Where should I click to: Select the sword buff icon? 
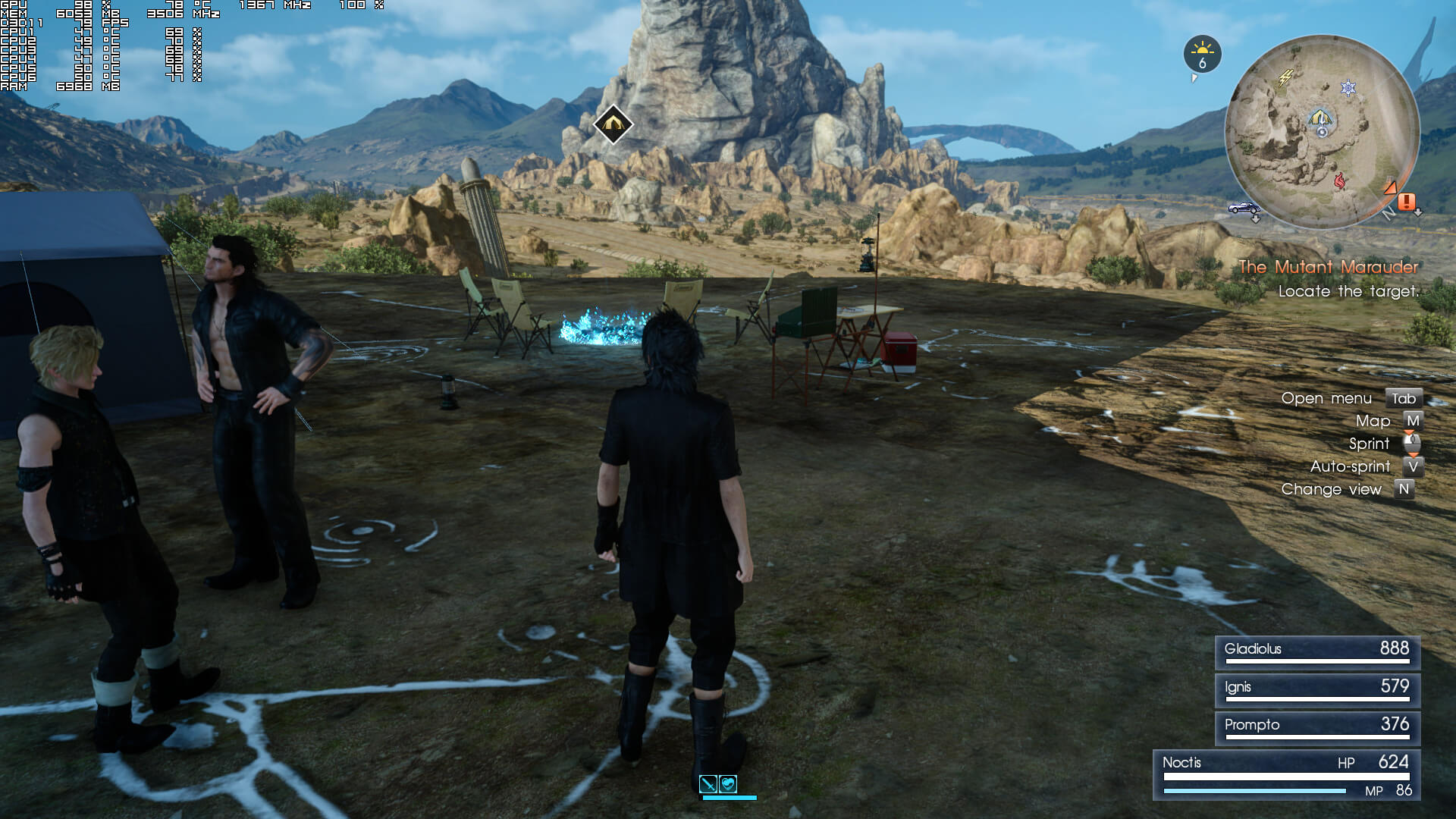708,784
